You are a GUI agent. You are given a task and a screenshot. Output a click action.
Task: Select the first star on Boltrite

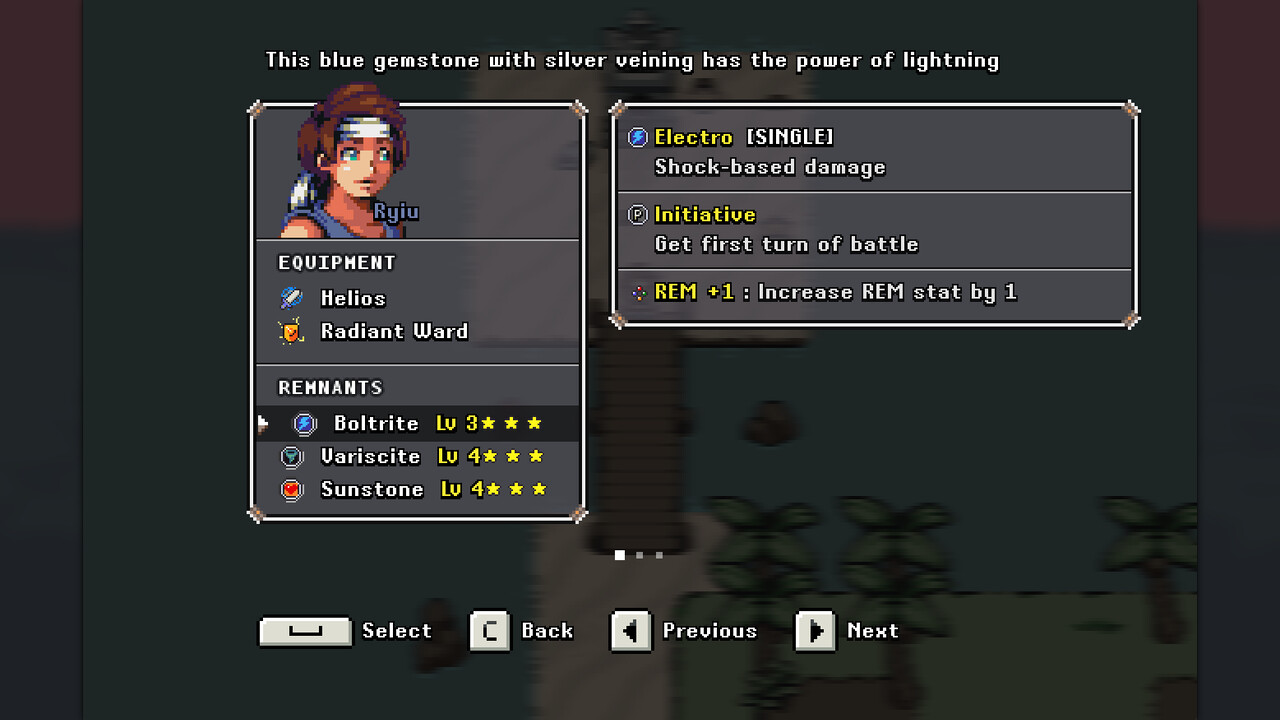(487, 422)
